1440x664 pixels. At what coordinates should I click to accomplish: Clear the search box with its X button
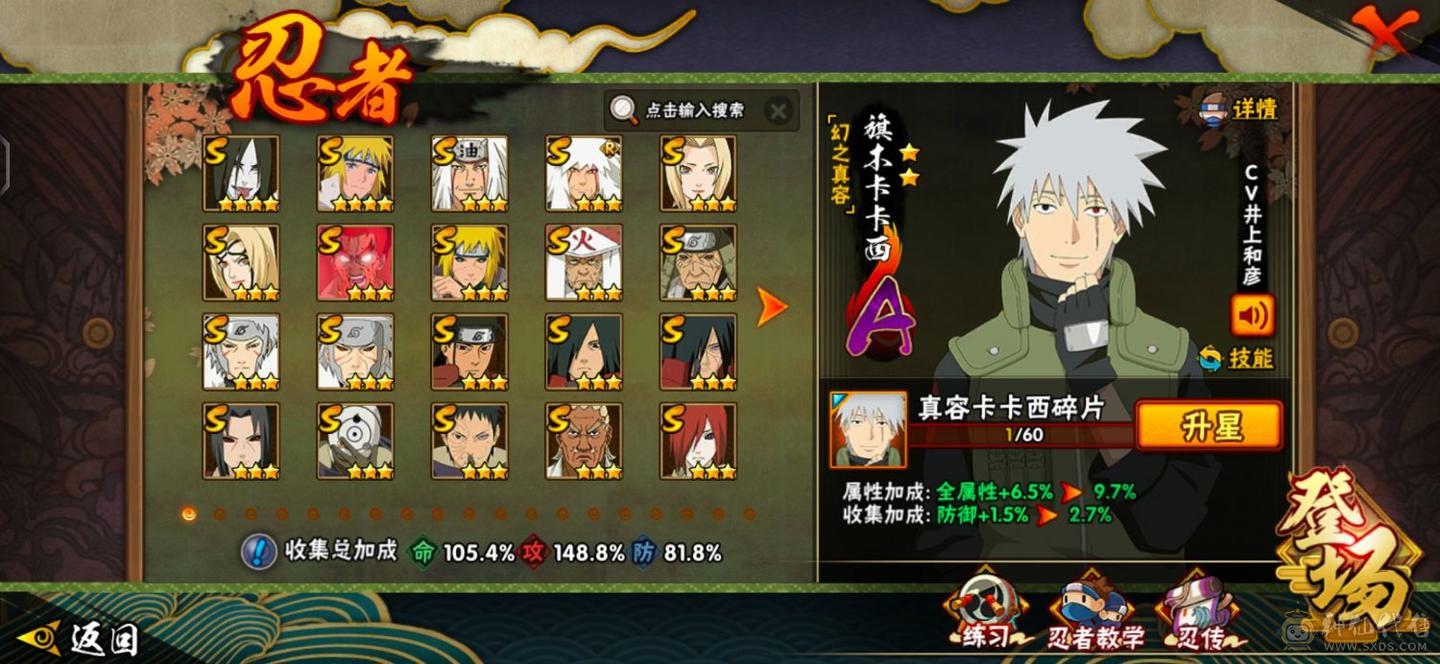coord(776,110)
